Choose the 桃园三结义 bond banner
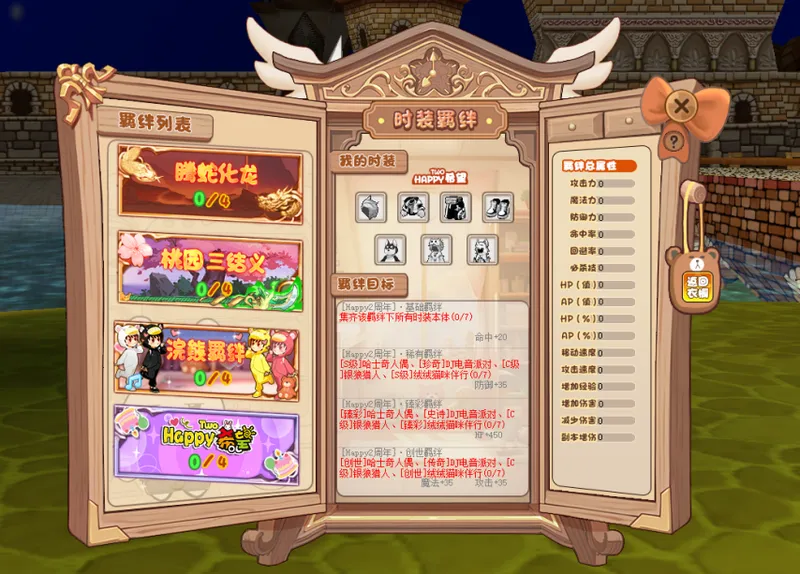Screen dimensions: 800x574 coord(210,267)
